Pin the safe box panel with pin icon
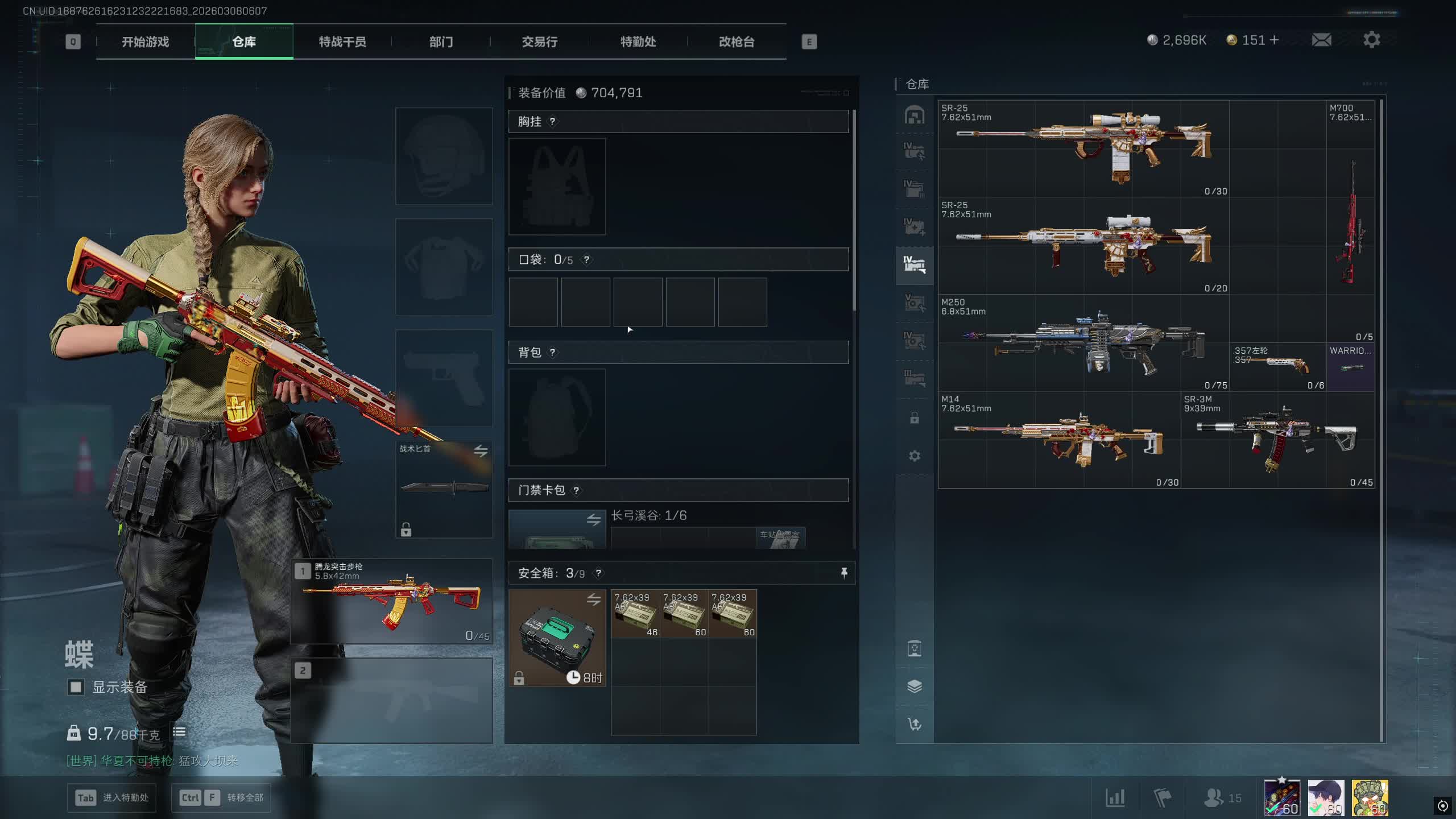This screenshot has height=819, width=1456. click(843, 573)
